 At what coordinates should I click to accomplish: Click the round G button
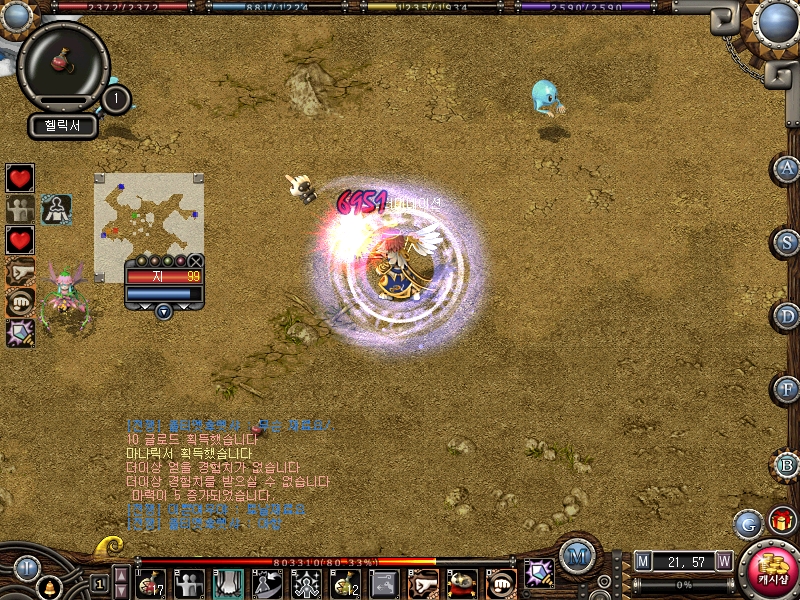747,522
